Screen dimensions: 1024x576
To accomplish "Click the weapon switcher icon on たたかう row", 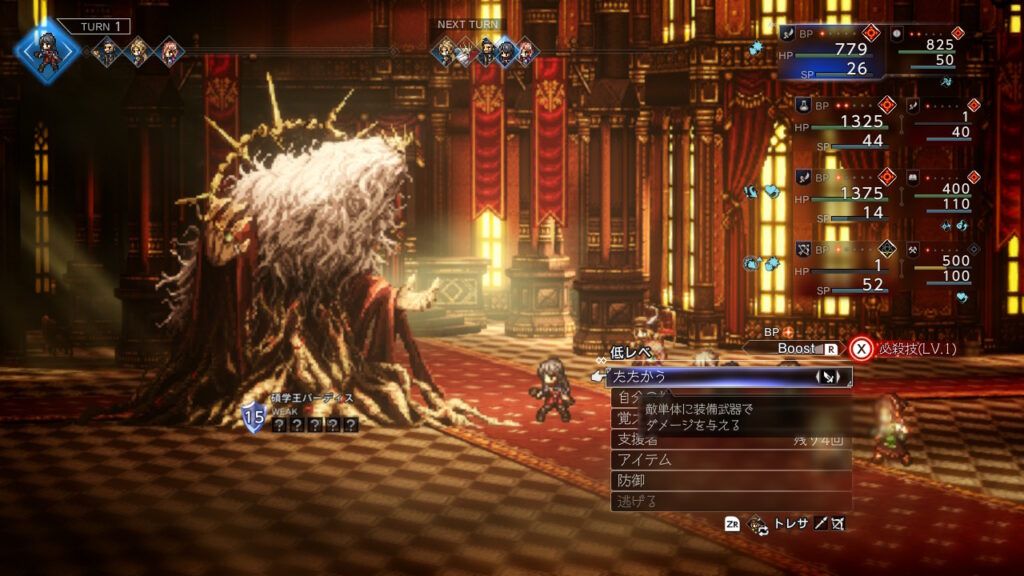I will click(x=829, y=377).
